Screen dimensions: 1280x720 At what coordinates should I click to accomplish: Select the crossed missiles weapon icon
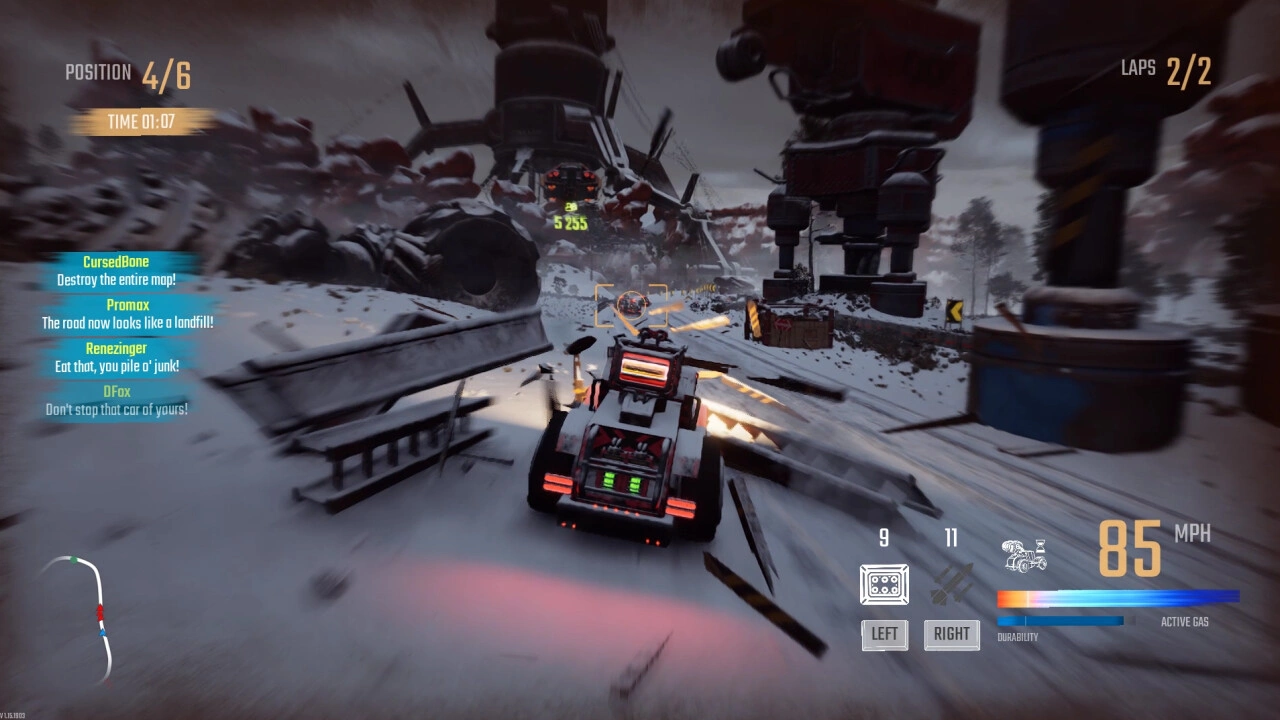pyautogui.click(x=951, y=584)
